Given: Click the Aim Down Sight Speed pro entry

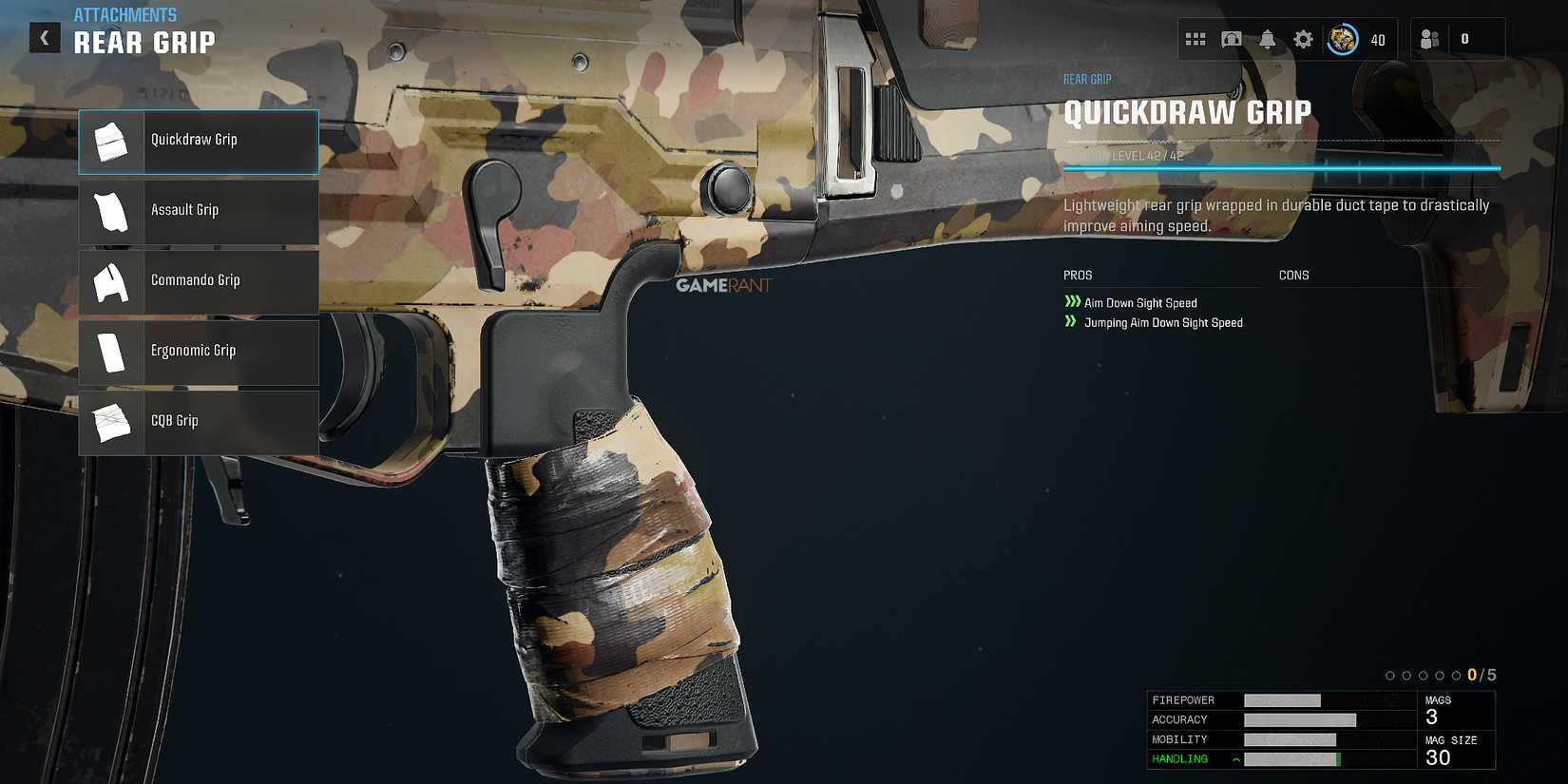Looking at the screenshot, I should [x=1140, y=302].
